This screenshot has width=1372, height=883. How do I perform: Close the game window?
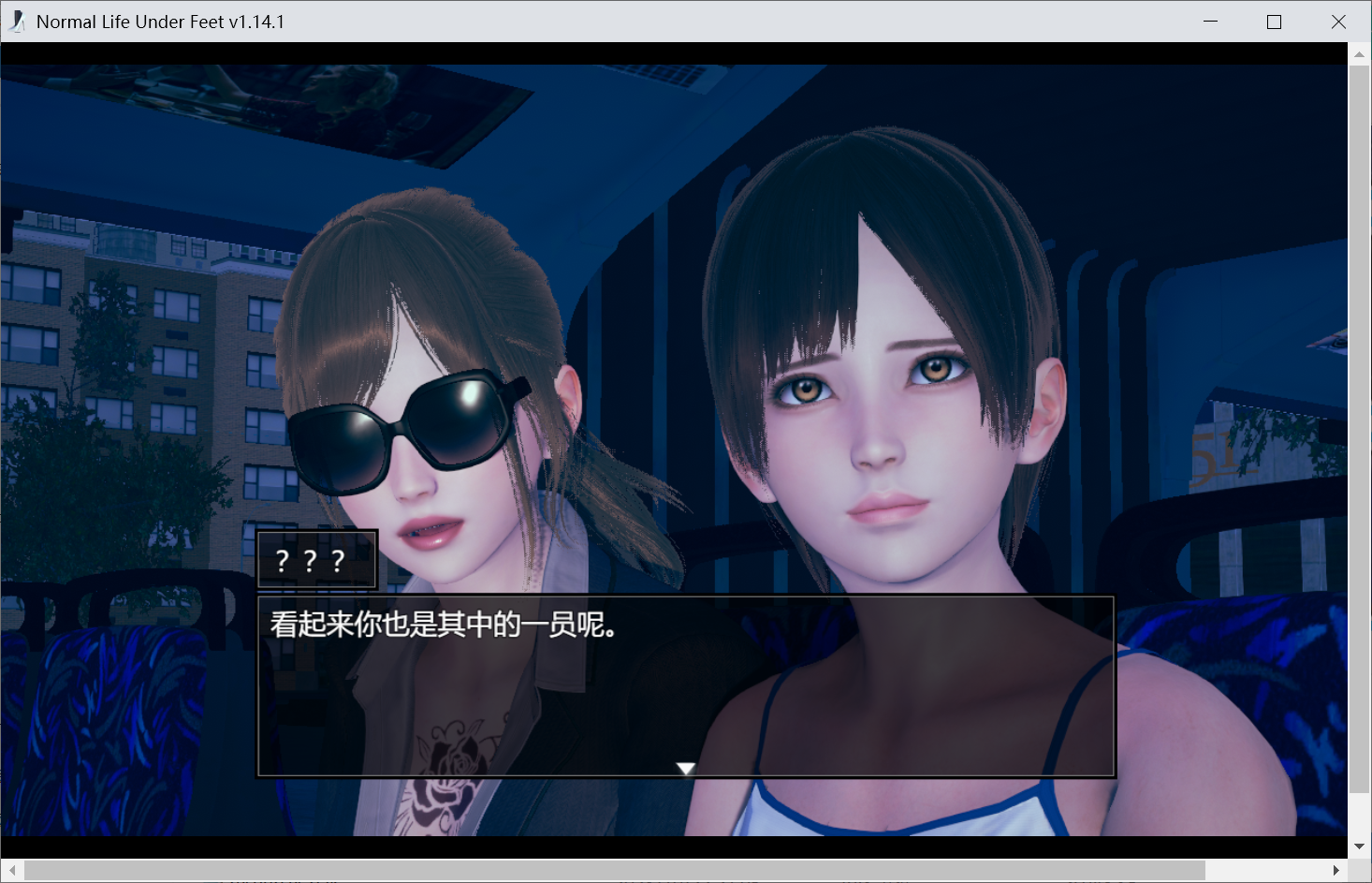(x=1338, y=21)
